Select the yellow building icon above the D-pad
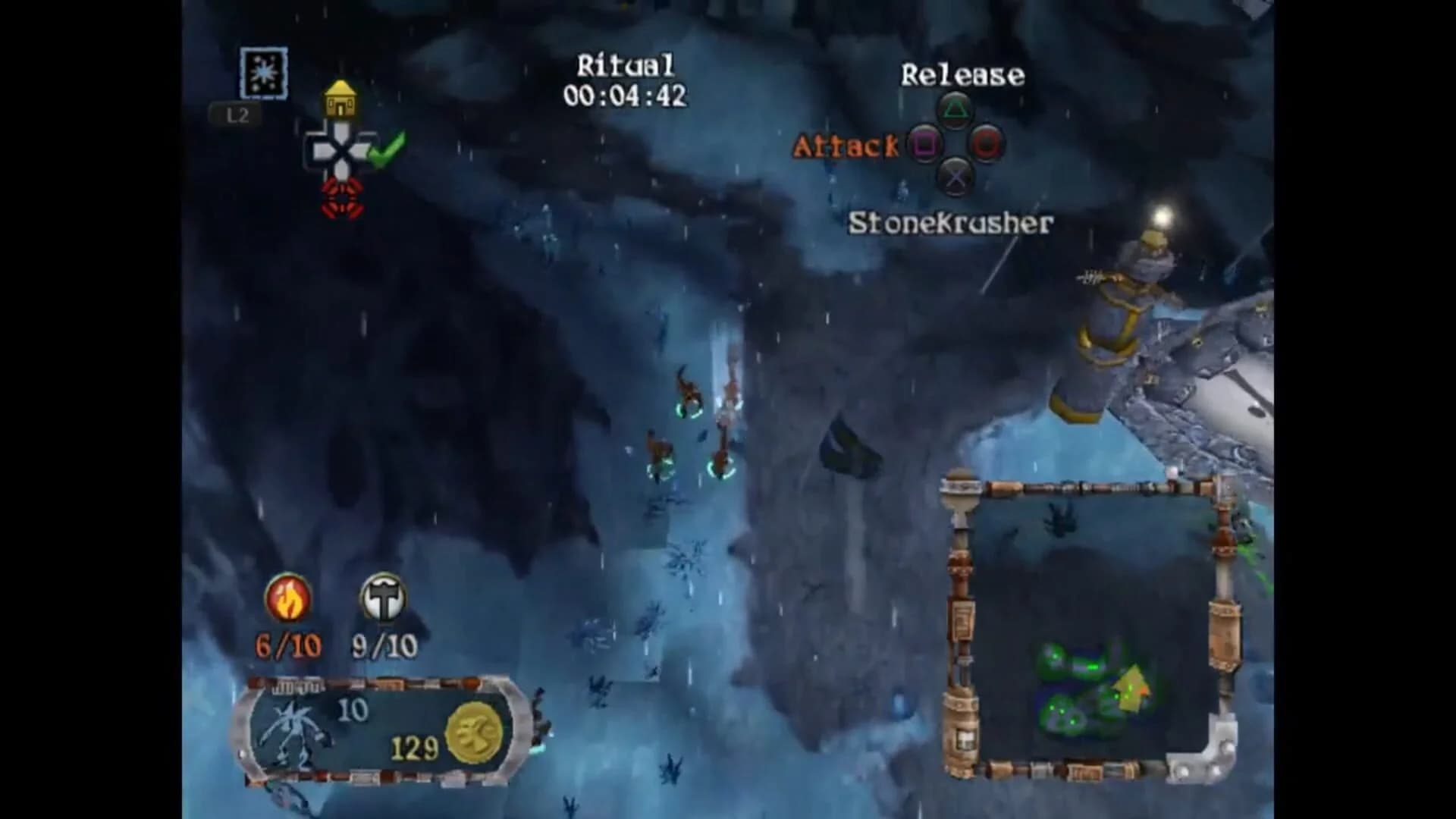Viewport: 1456px width, 819px height. [340, 97]
